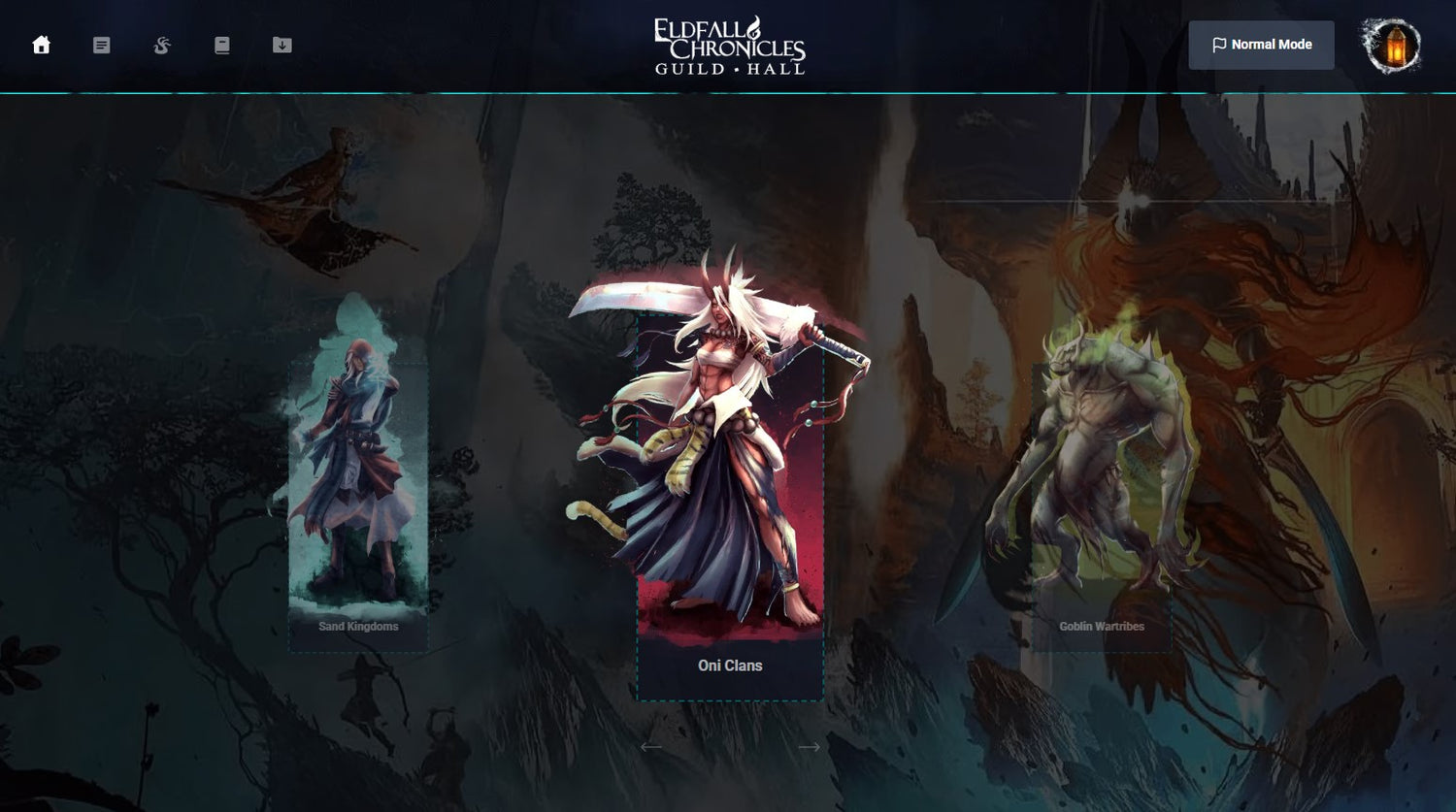Open the lantern profile avatar

(x=1394, y=46)
